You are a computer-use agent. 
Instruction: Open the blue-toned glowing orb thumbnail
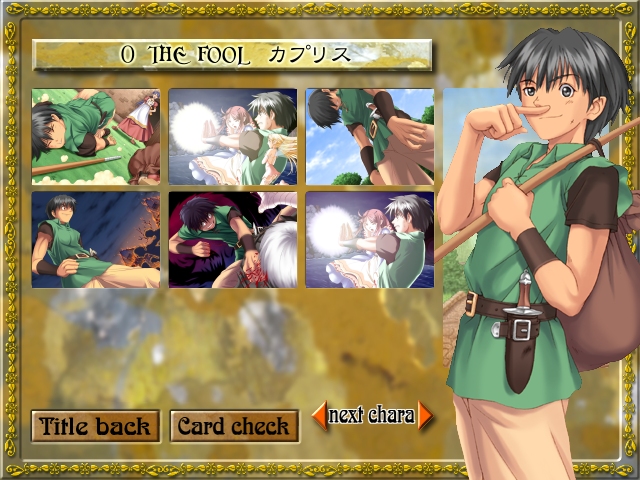[x=233, y=137]
